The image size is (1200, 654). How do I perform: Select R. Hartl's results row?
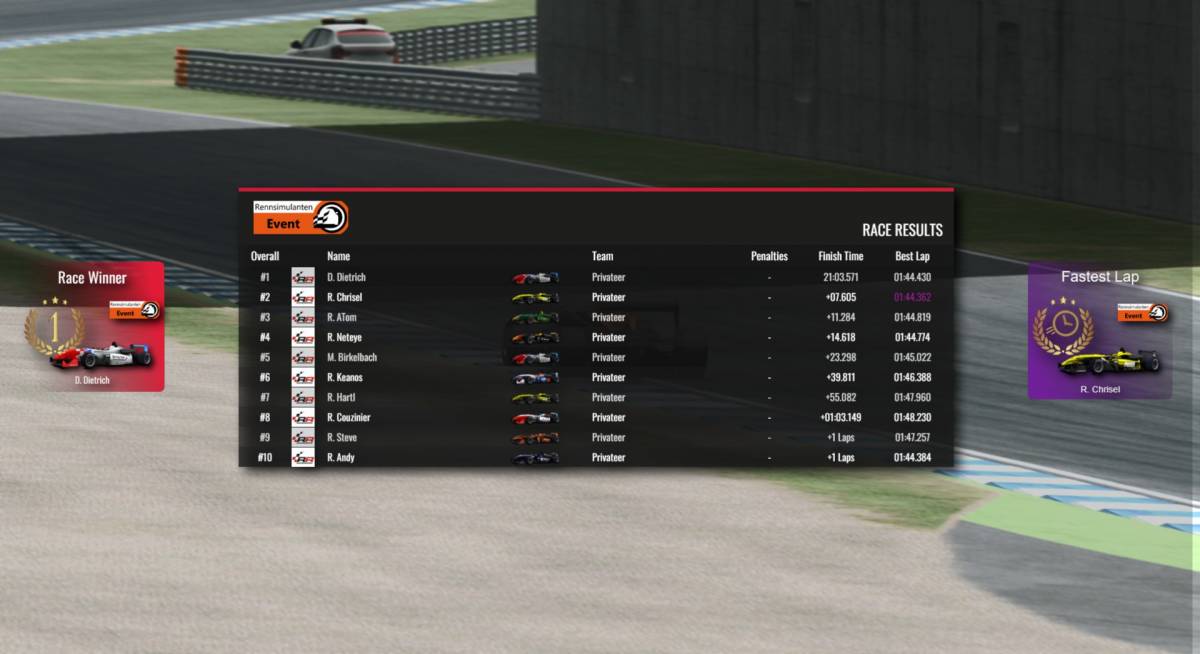pos(595,397)
